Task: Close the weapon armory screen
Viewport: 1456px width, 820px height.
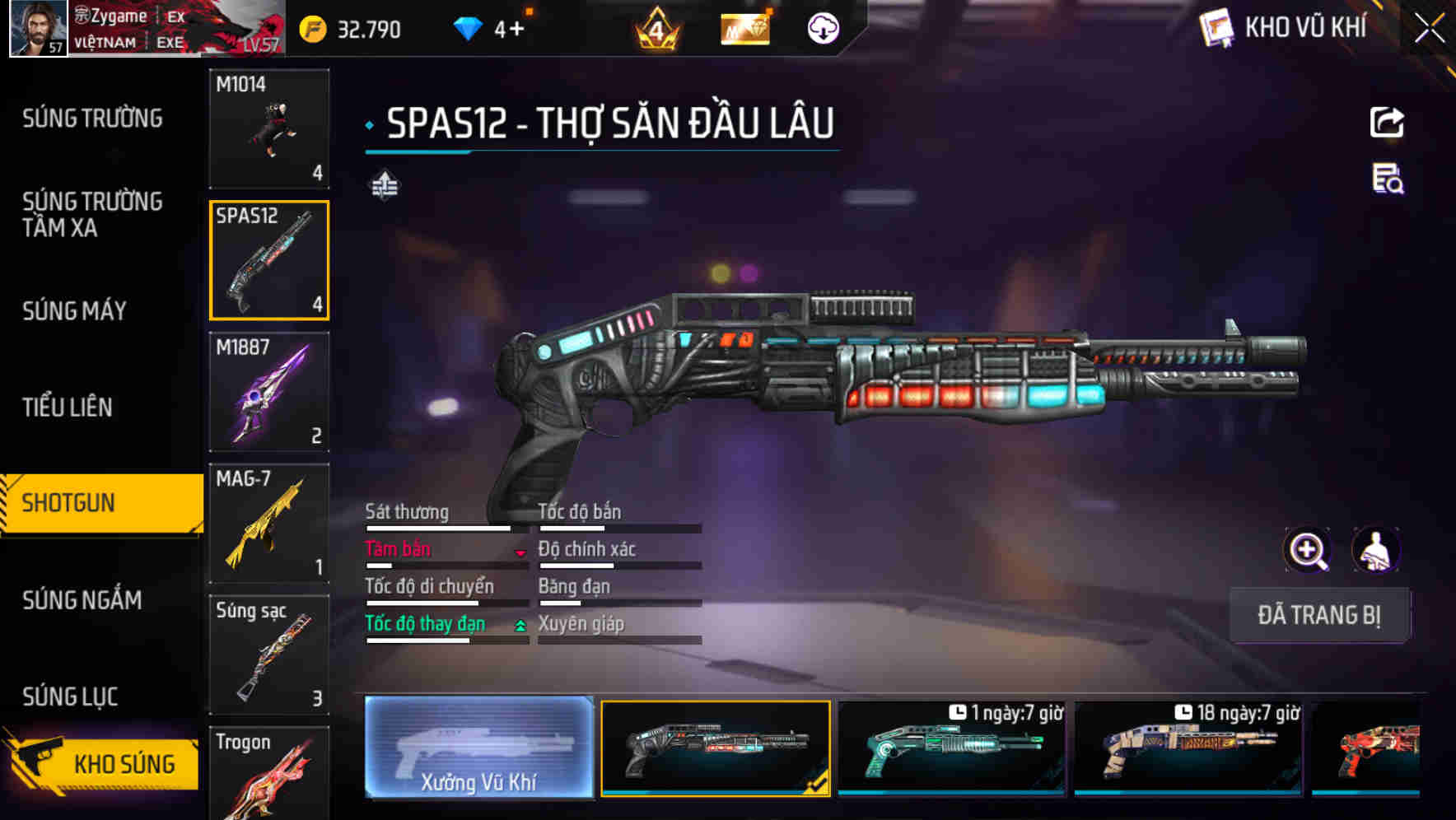Action: pyautogui.click(x=1429, y=29)
